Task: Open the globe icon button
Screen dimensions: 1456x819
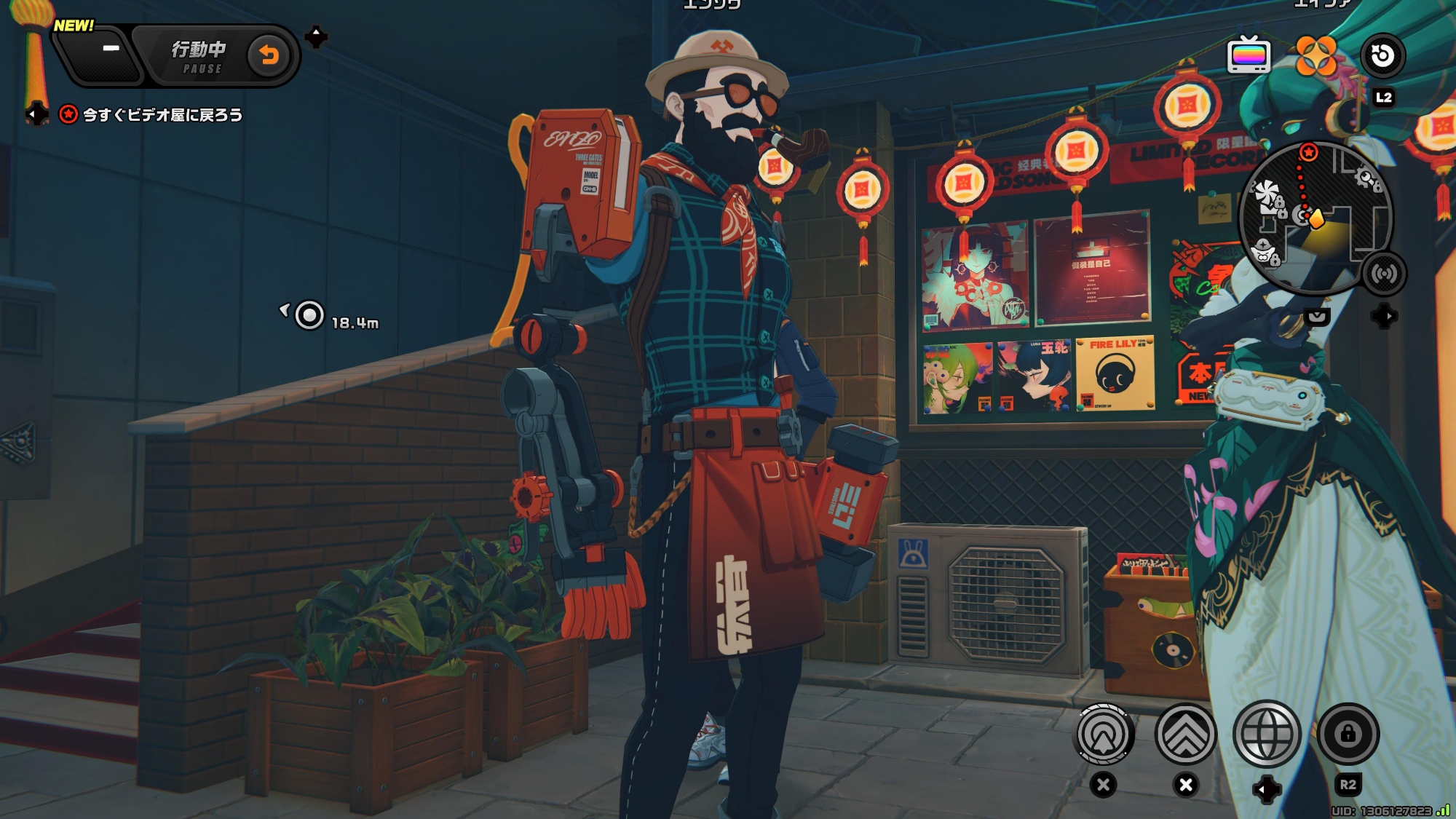Action: (1267, 735)
